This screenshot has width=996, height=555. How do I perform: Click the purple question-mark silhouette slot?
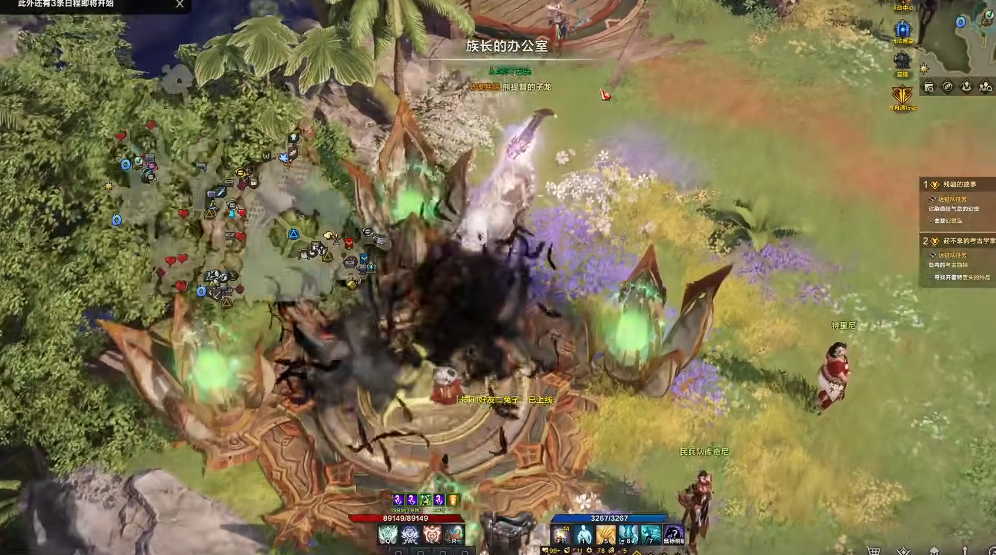pyautogui.click(x=675, y=535)
